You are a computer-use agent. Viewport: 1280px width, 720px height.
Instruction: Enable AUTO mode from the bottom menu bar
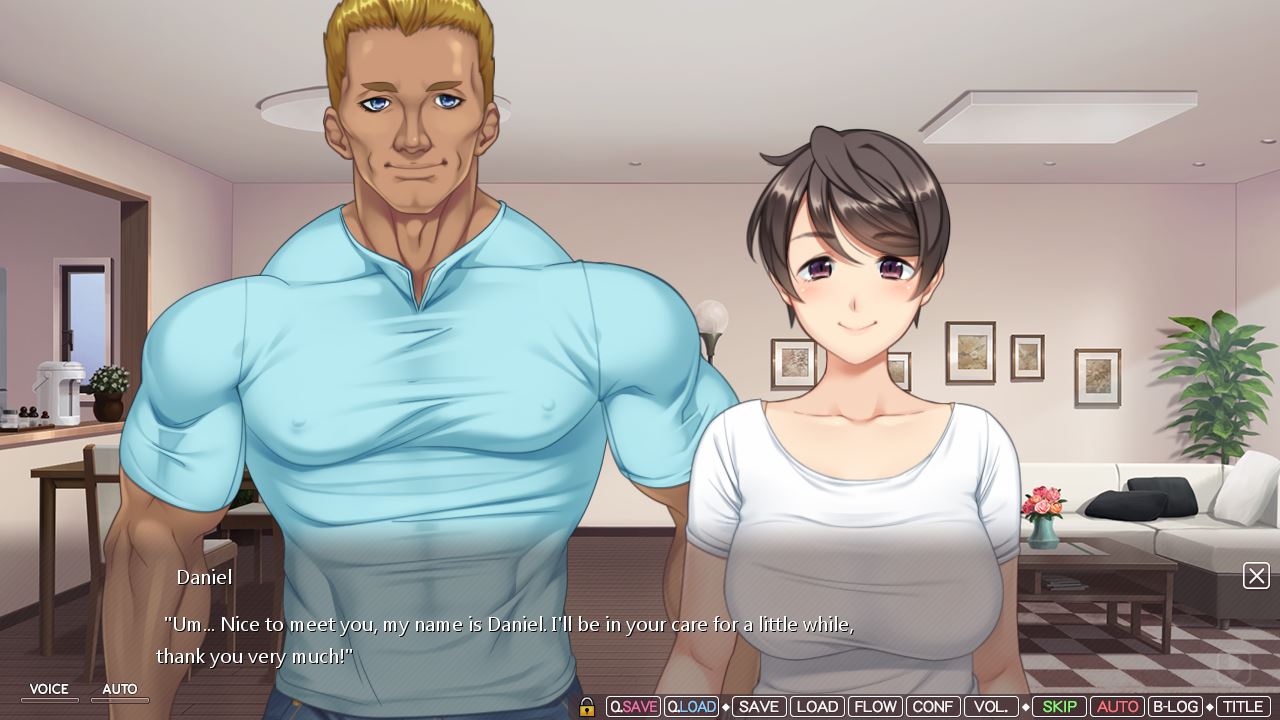click(1118, 706)
